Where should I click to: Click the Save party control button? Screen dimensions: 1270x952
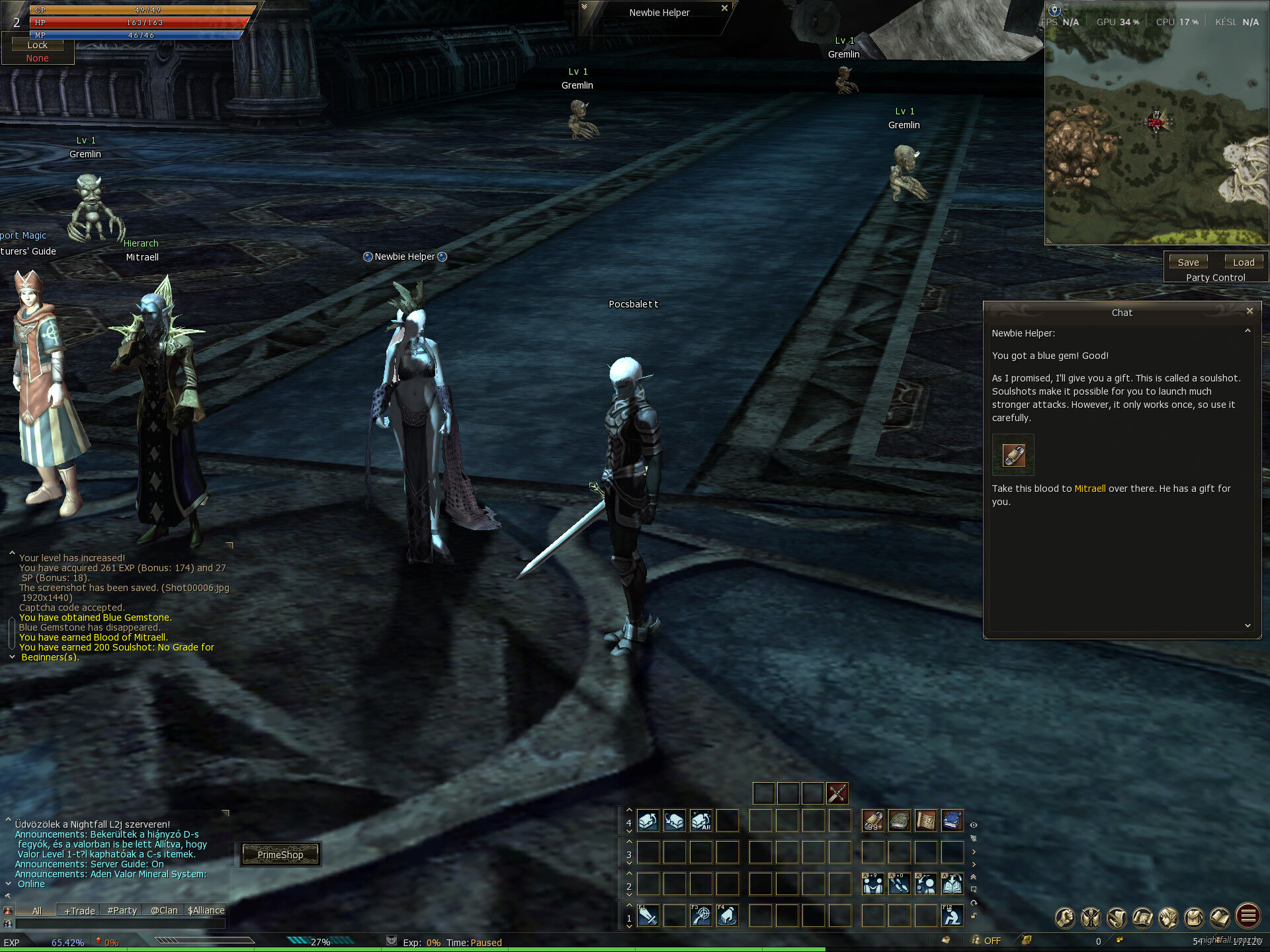tap(1188, 262)
